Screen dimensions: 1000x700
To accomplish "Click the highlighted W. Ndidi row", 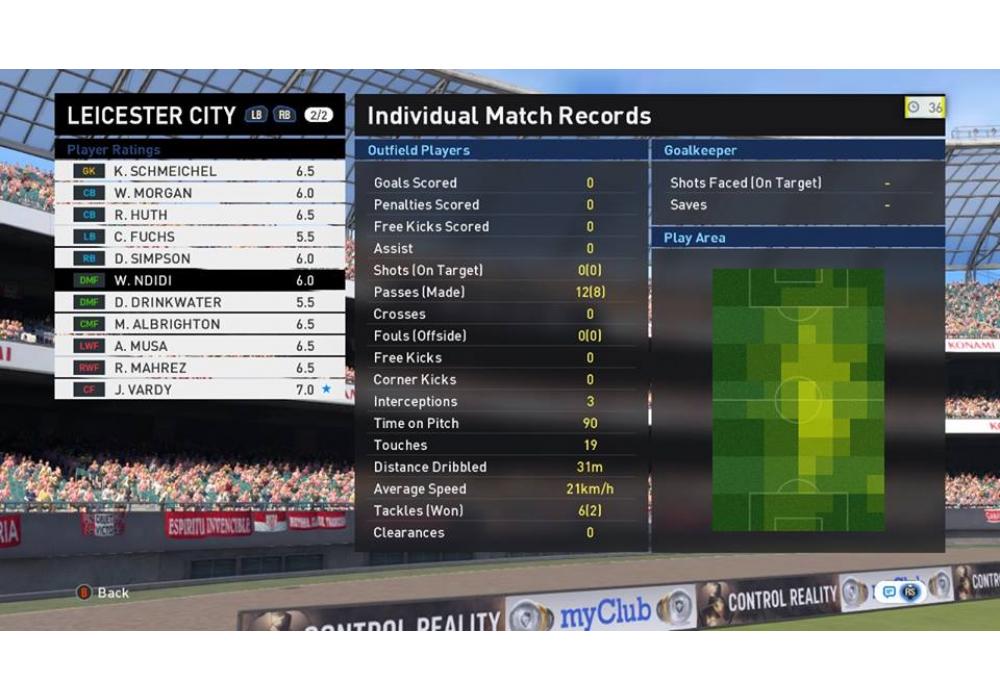I will click(x=199, y=281).
